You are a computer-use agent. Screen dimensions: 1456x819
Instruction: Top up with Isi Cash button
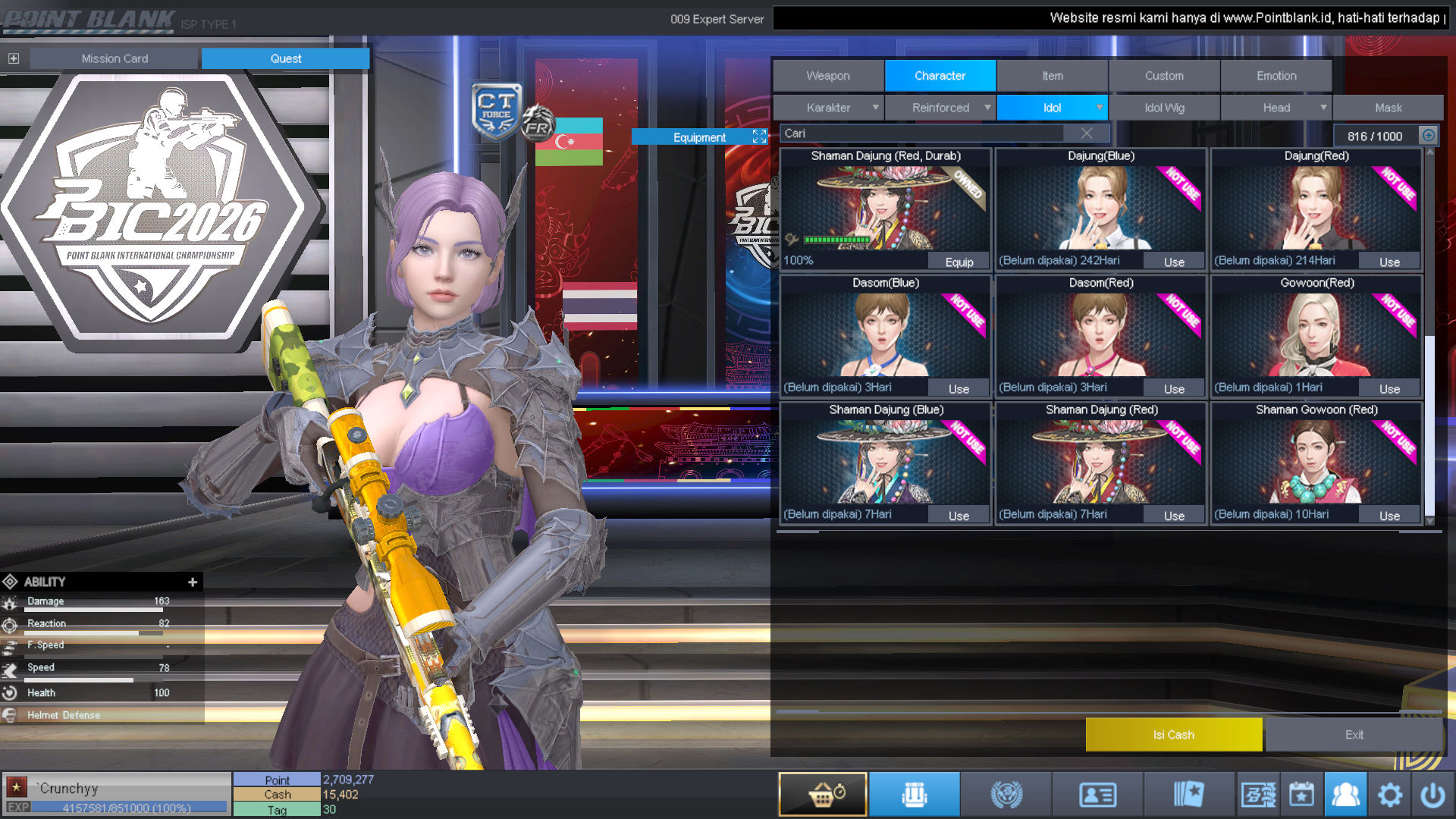tap(1173, 735)
